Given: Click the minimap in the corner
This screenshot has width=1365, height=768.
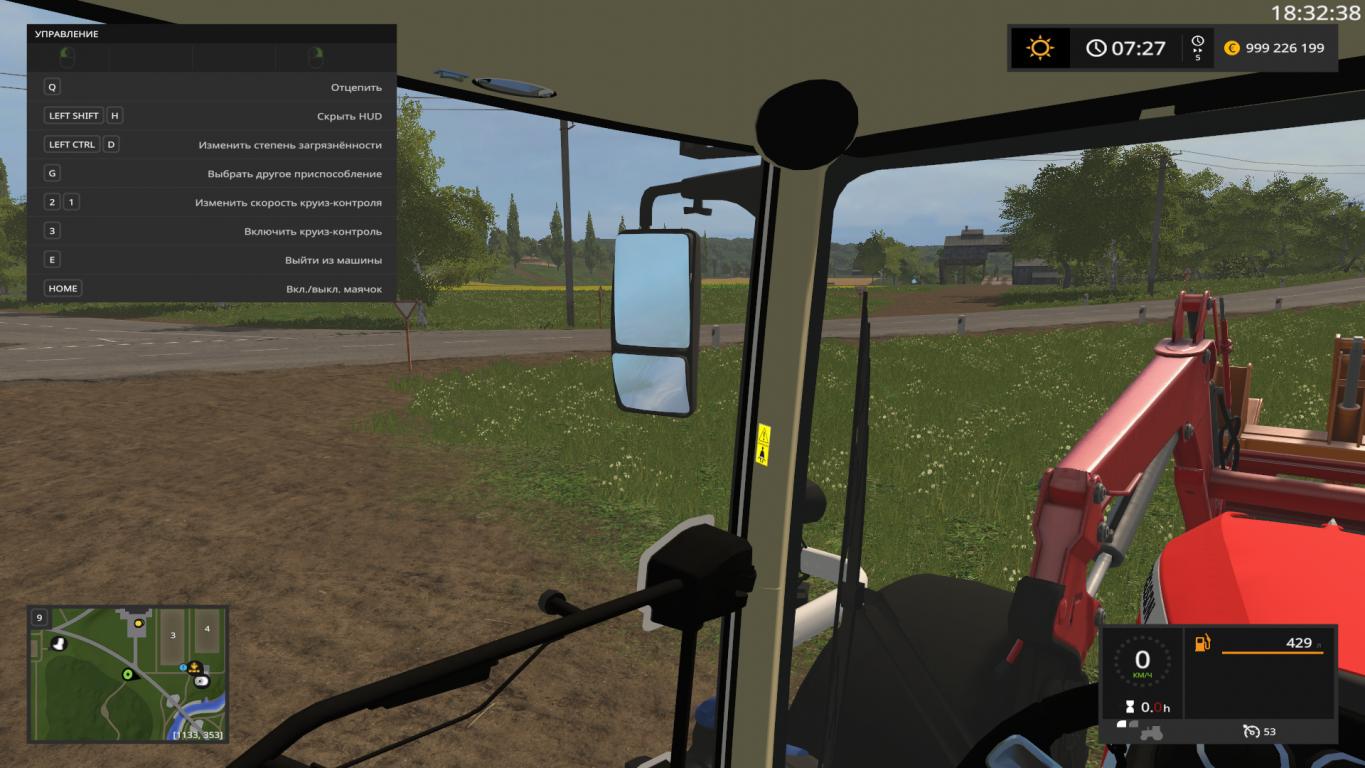Looking at the screenshot, I should (x=128, y=673).
